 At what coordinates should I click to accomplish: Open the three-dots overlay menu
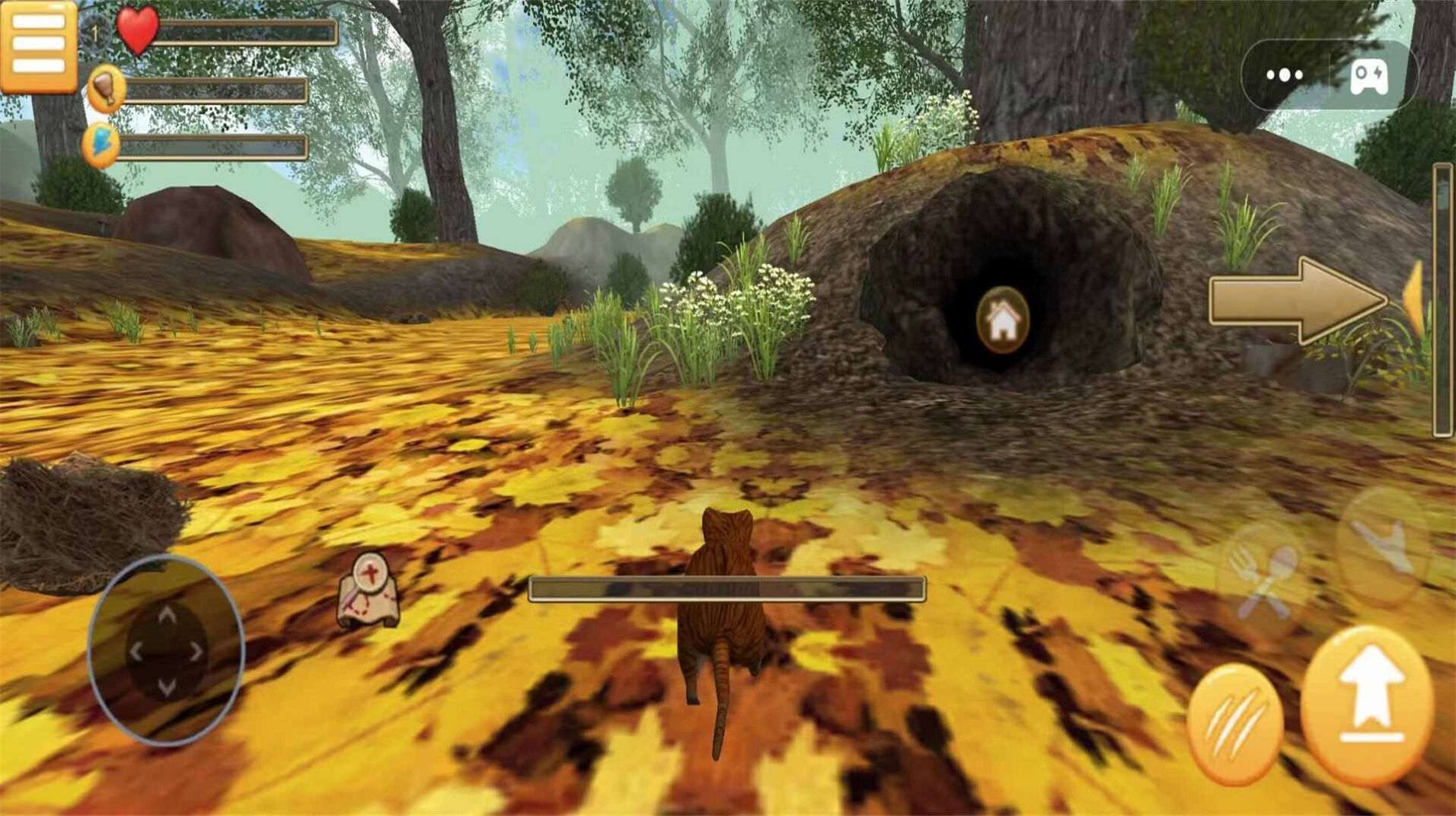[1285, 75]
